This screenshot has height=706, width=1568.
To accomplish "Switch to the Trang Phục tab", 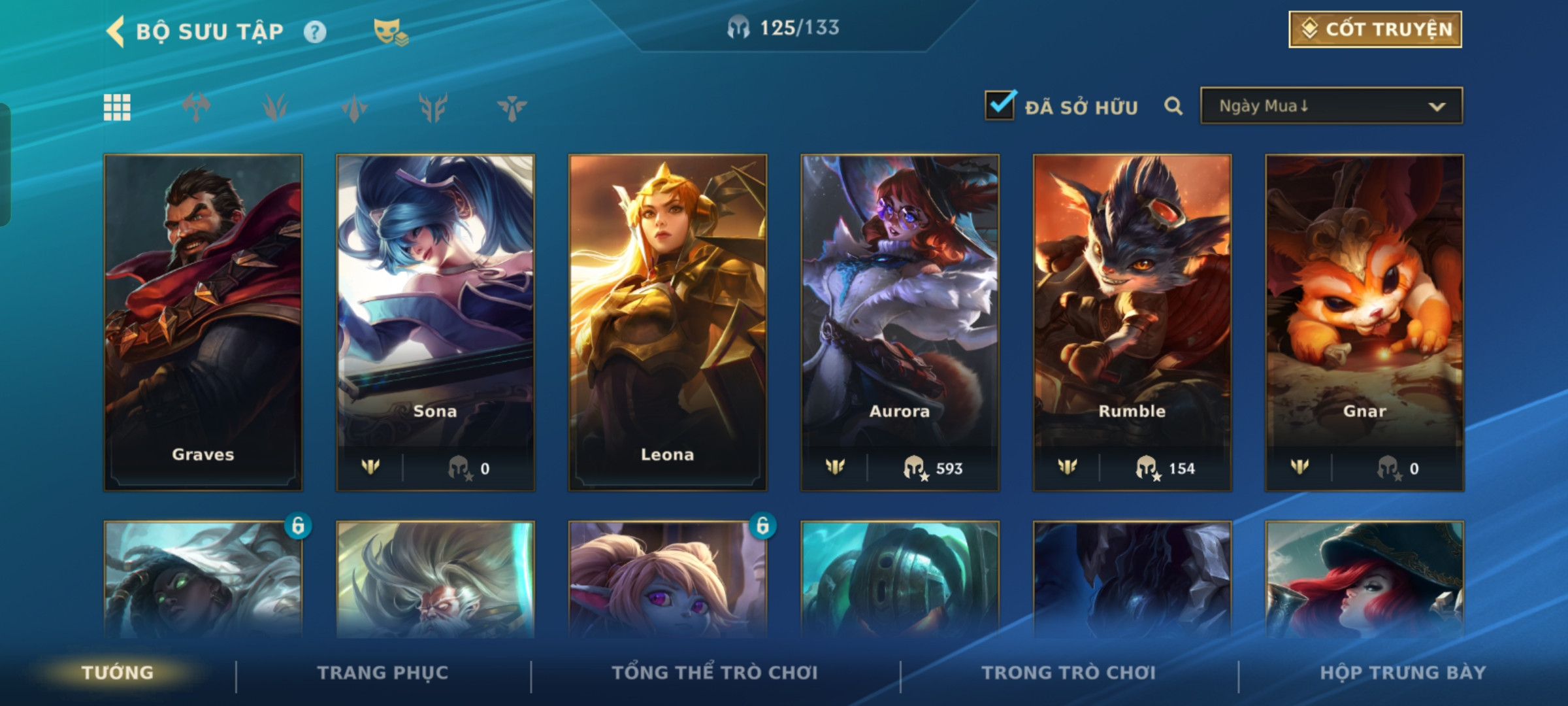I will 383,673.
